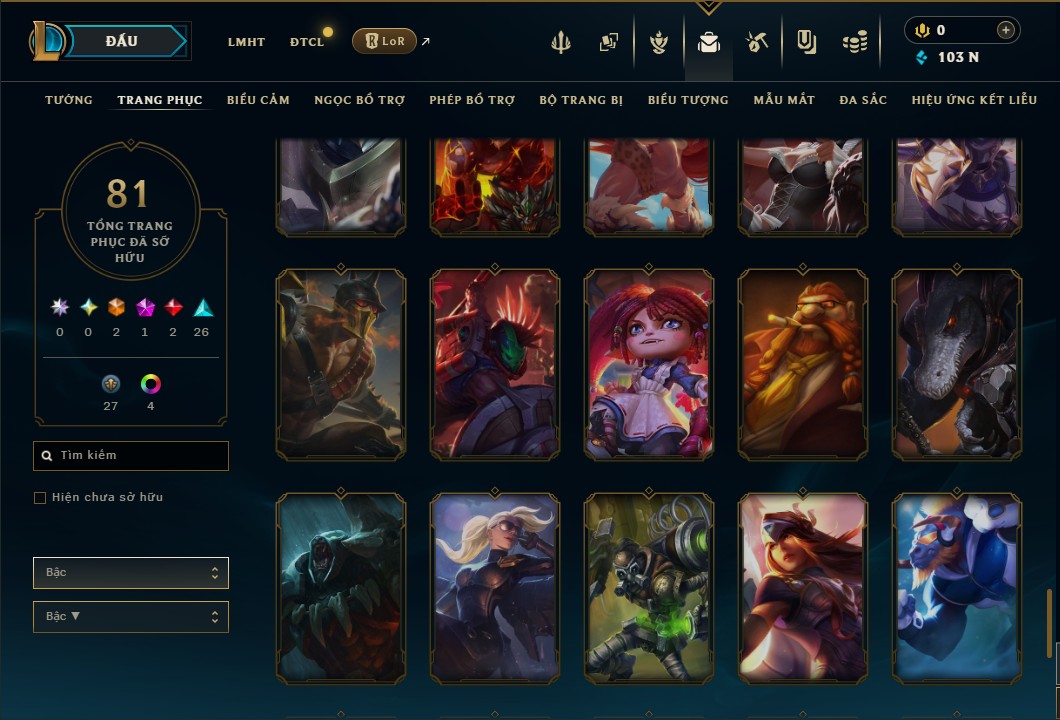Open the MẪU MẮT wards tab
1060x720 pixels.
(x=784, y=100)
